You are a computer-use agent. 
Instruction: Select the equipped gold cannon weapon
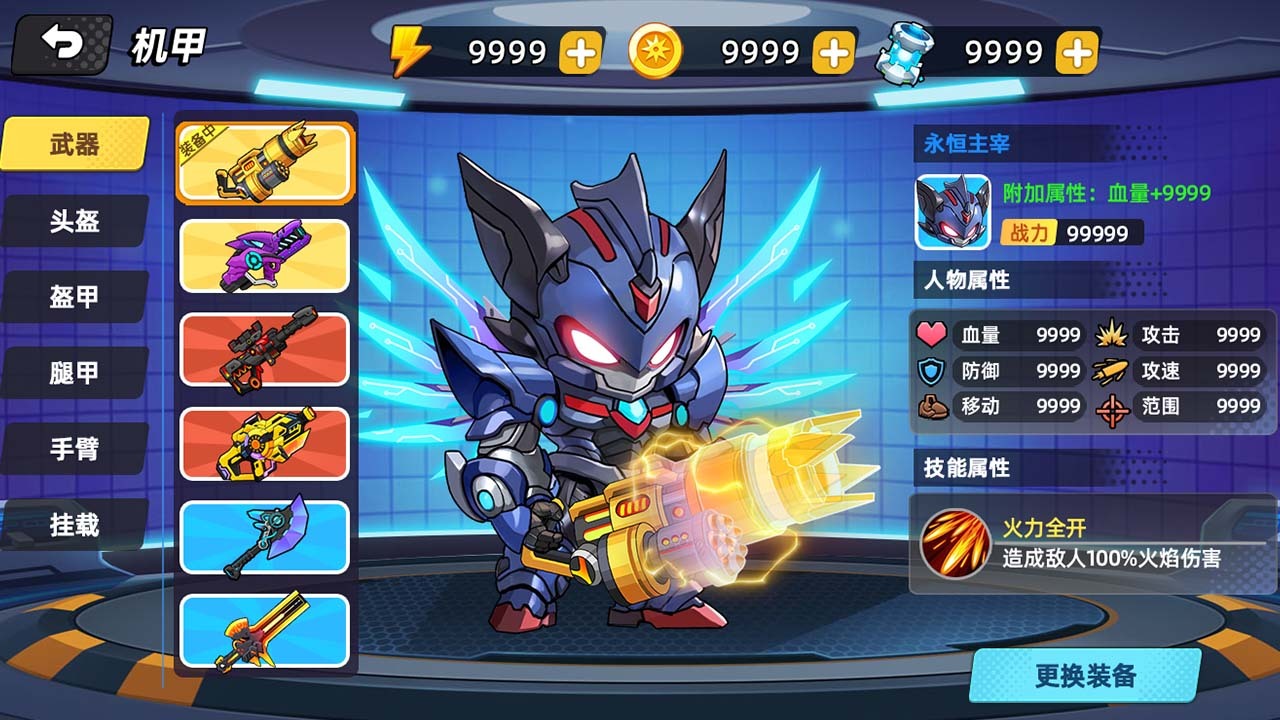pyautogui.click(x=264, y=163)
